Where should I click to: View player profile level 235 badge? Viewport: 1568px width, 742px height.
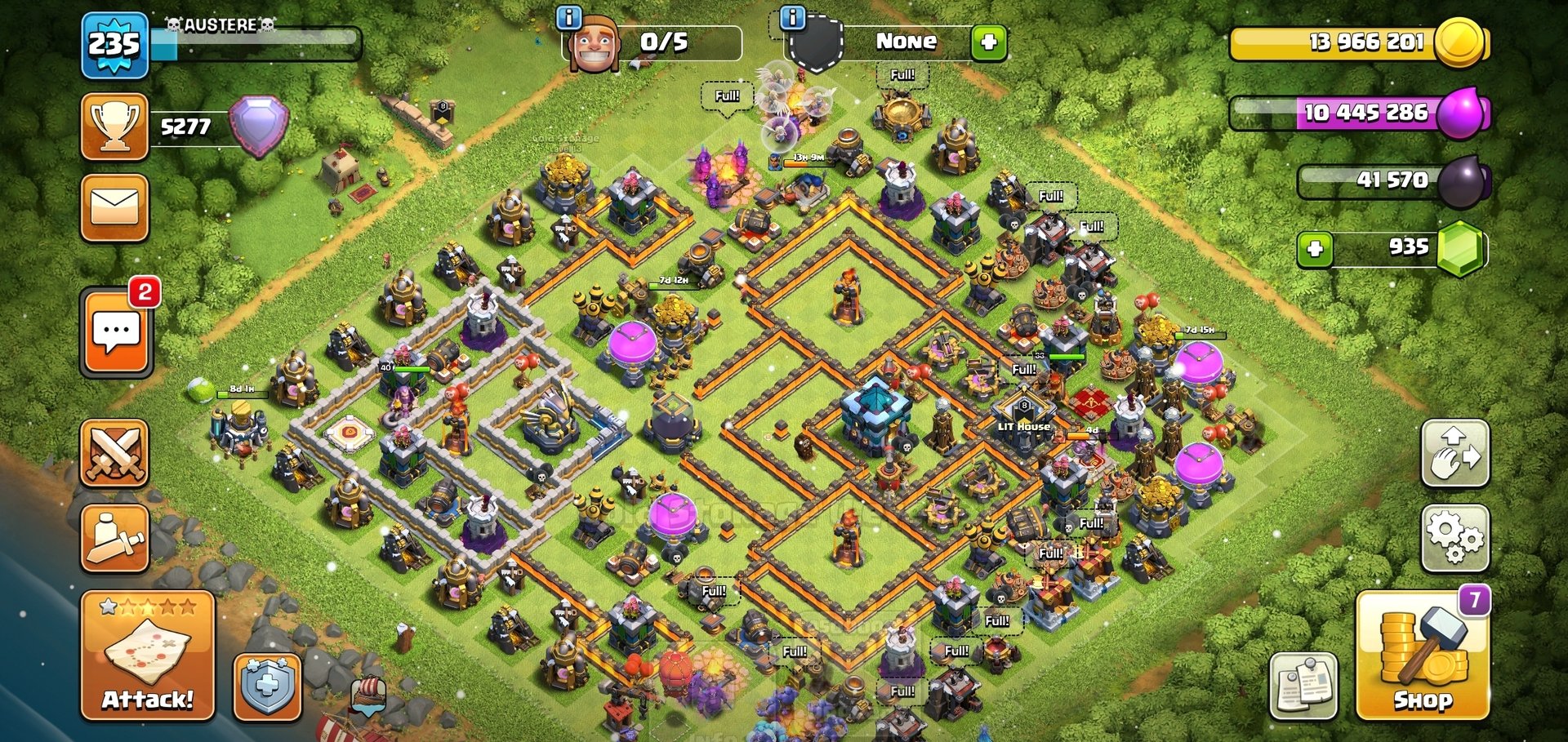pos(114,45)
